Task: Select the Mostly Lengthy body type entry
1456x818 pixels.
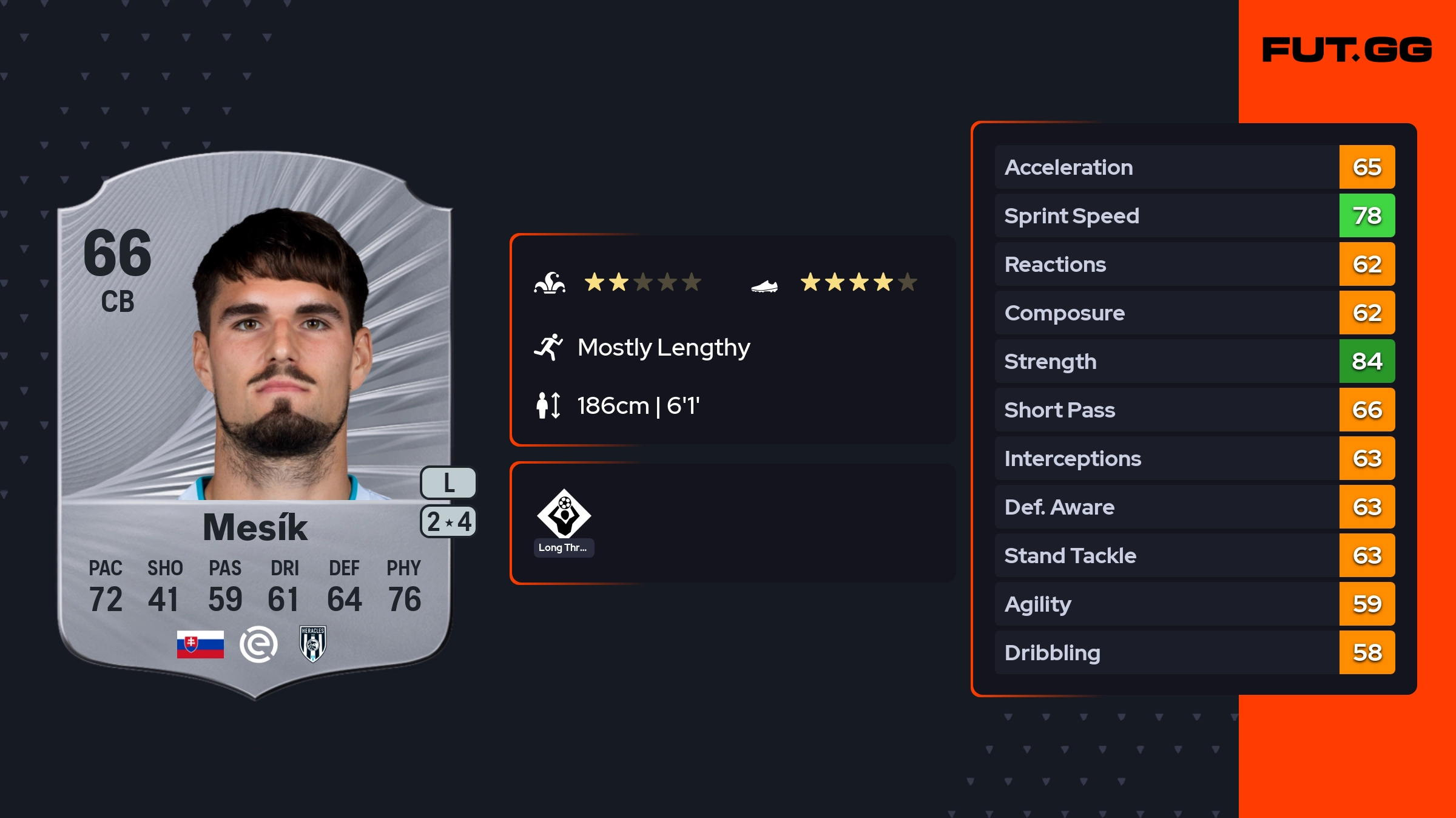Action: point(664,348)
